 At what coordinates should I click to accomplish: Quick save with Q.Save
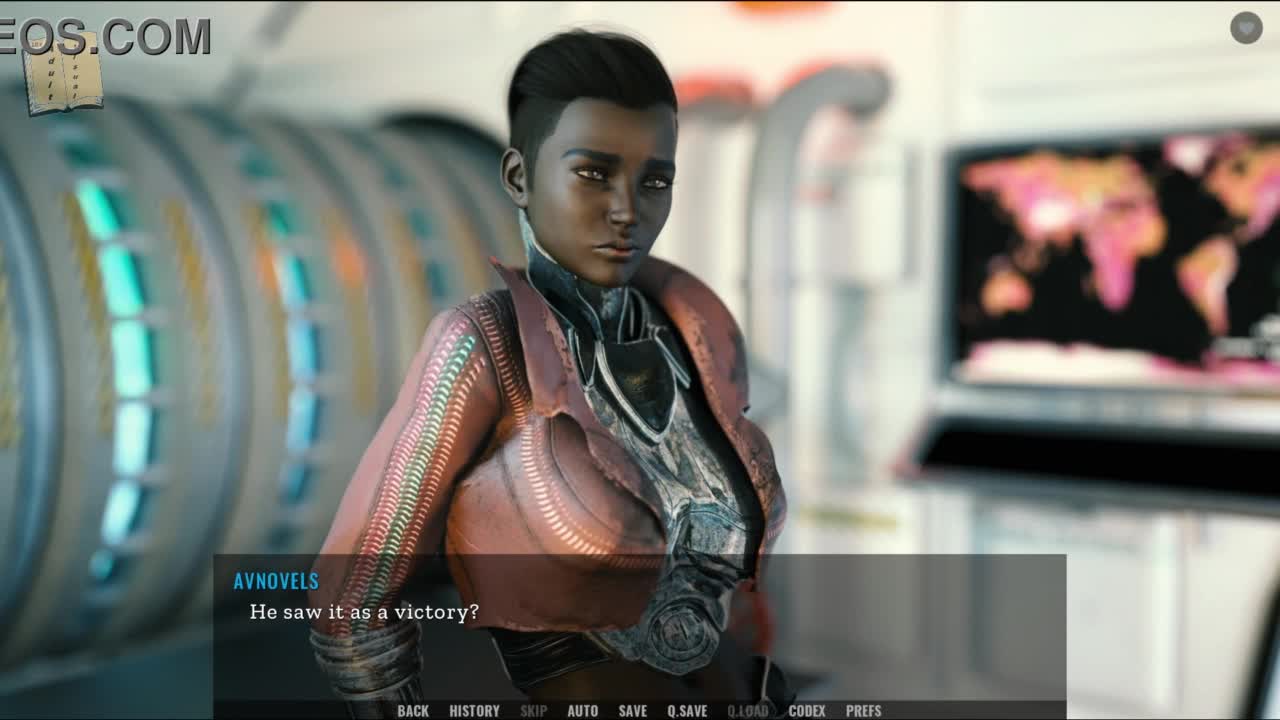coord(687,711)
